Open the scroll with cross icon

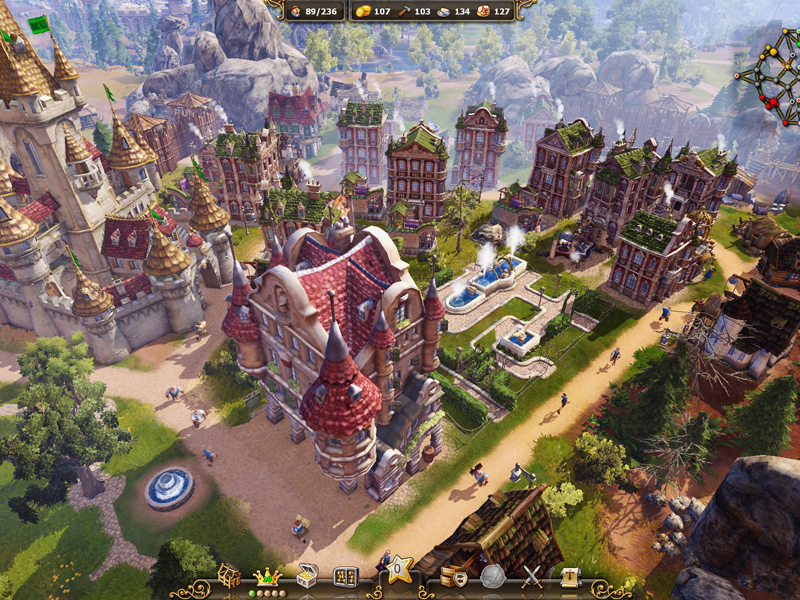coord(570,576)
